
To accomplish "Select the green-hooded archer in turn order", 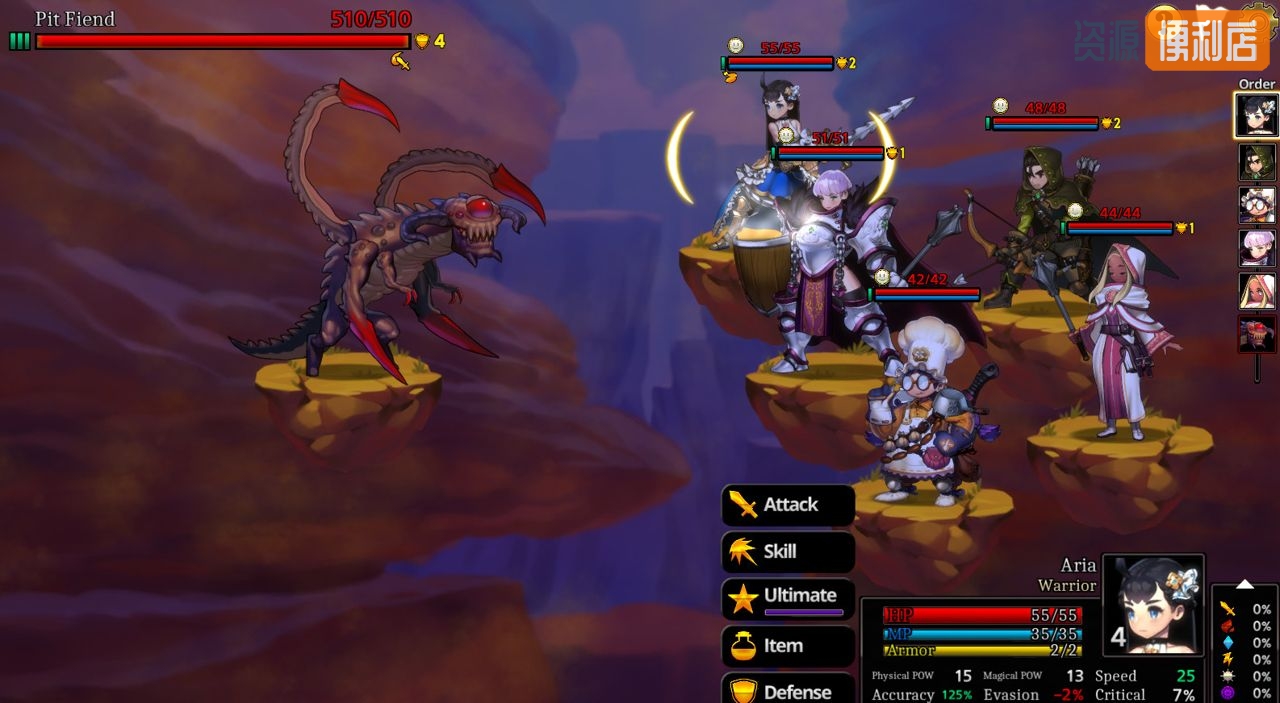I will (1257, 162).
